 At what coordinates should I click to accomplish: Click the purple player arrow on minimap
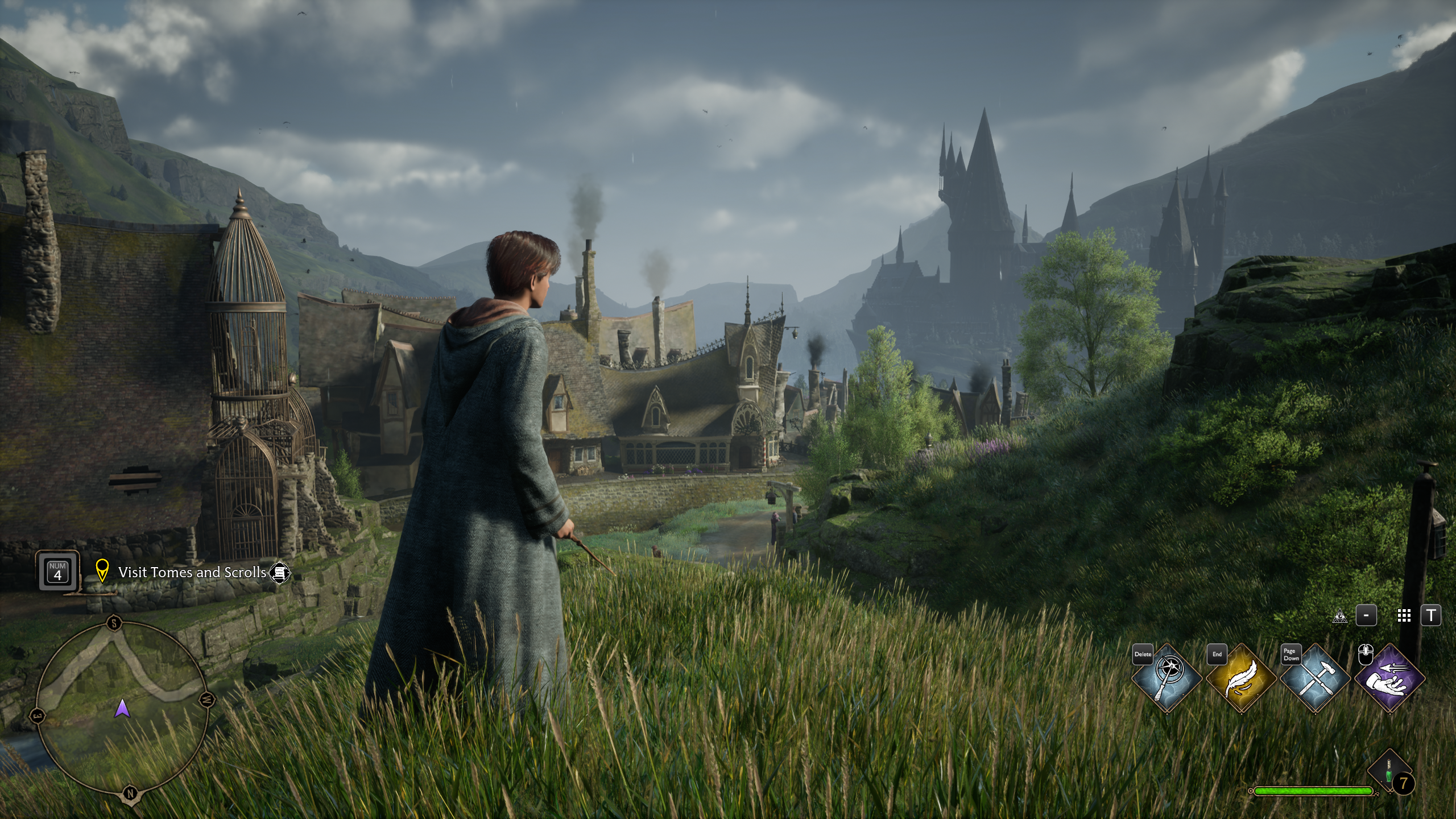tap(122, 709)
